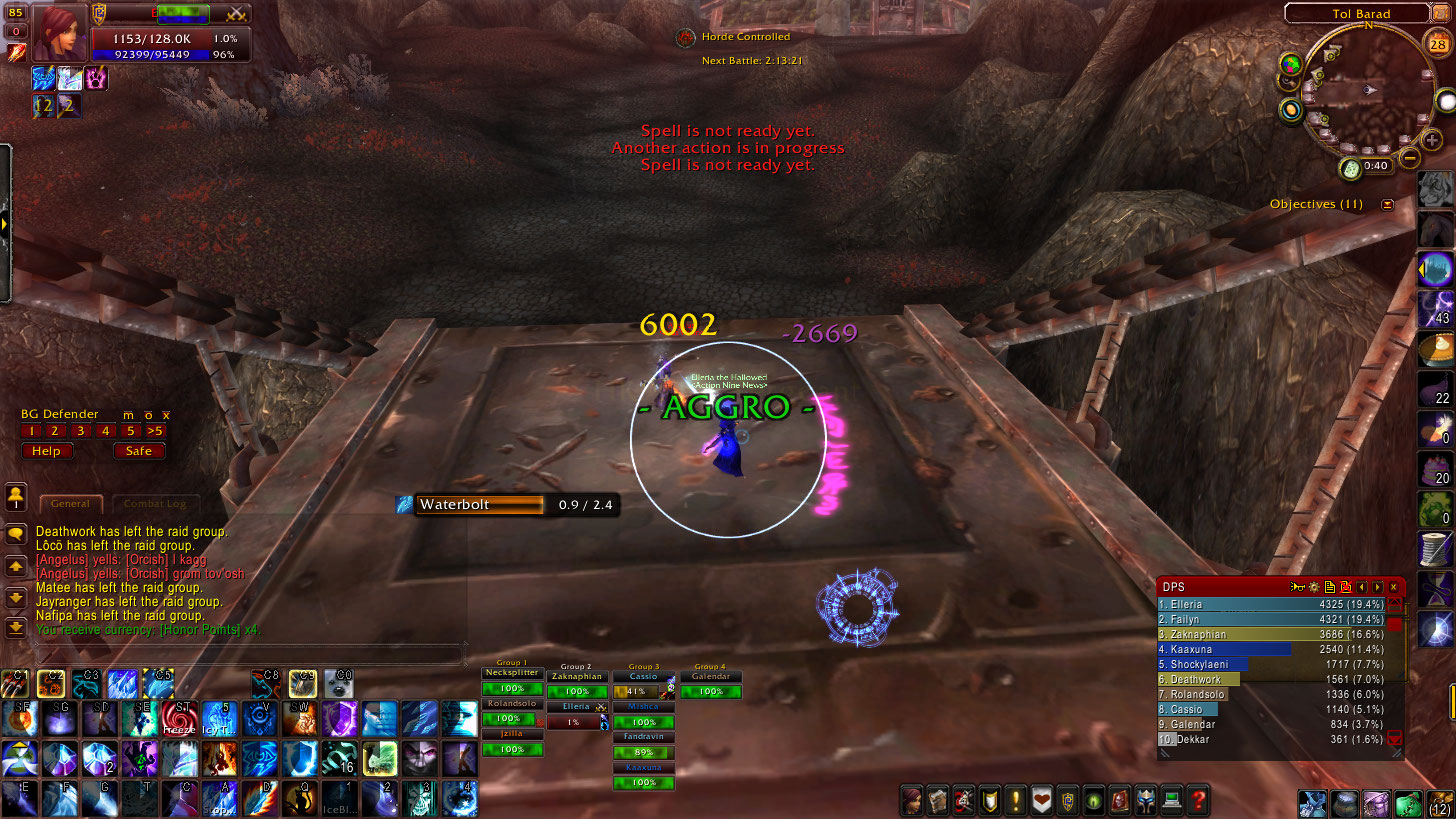The height and width of the screenshot is (819, 1456).
Task: Select Failyn's row in the DPS meter
Action: point(1271,620)
